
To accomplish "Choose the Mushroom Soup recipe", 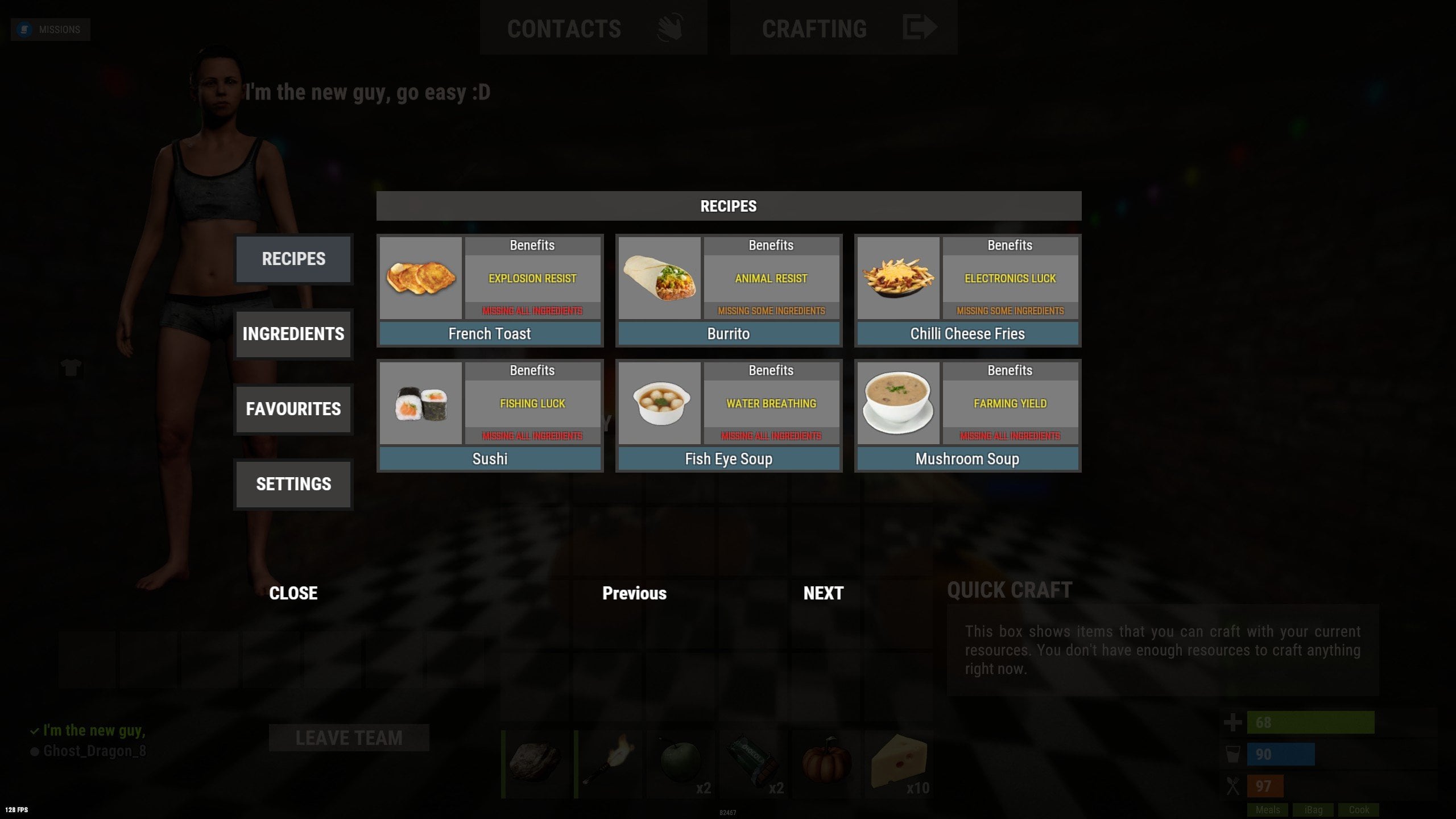I will [967, 459].
